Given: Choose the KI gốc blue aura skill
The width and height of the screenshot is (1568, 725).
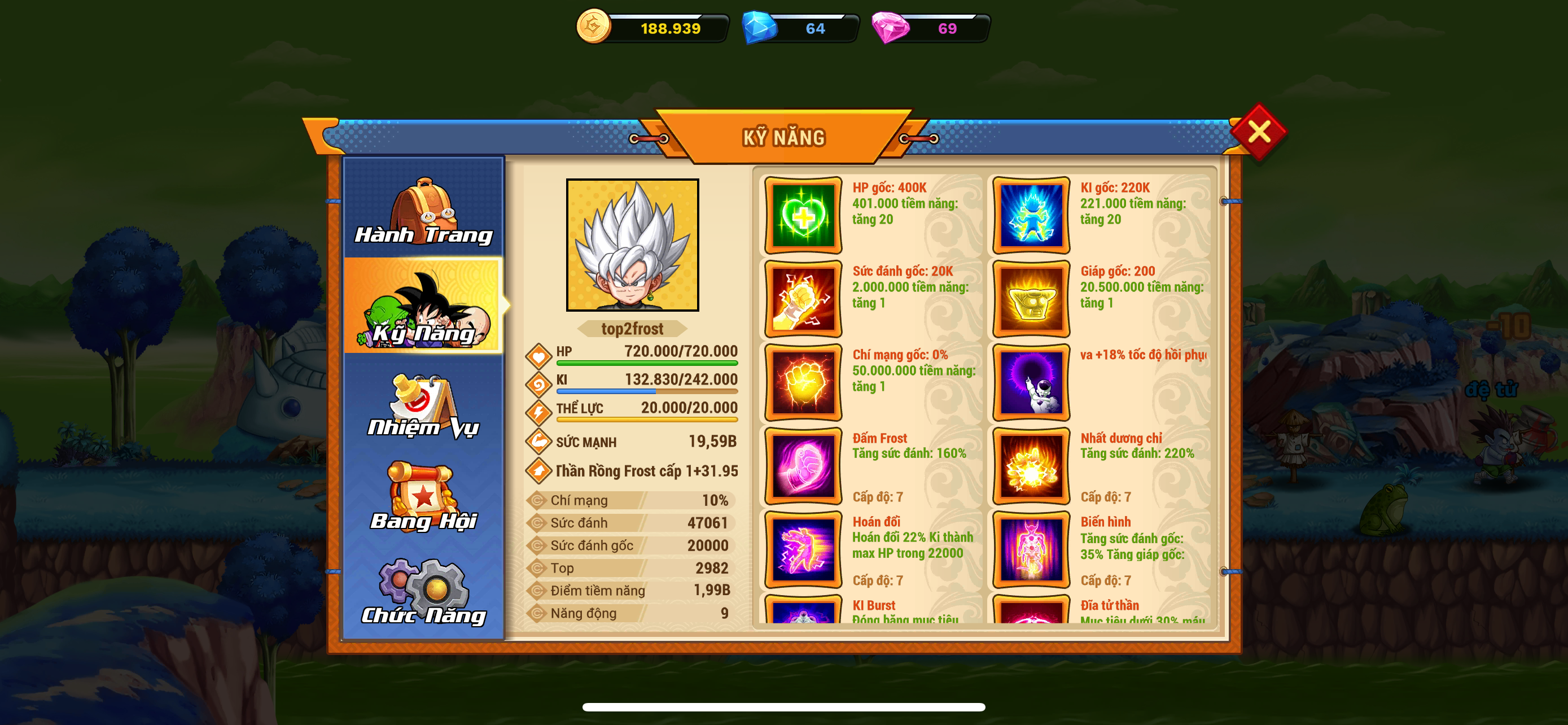Looking at the screenshot, I should 1031,216.
